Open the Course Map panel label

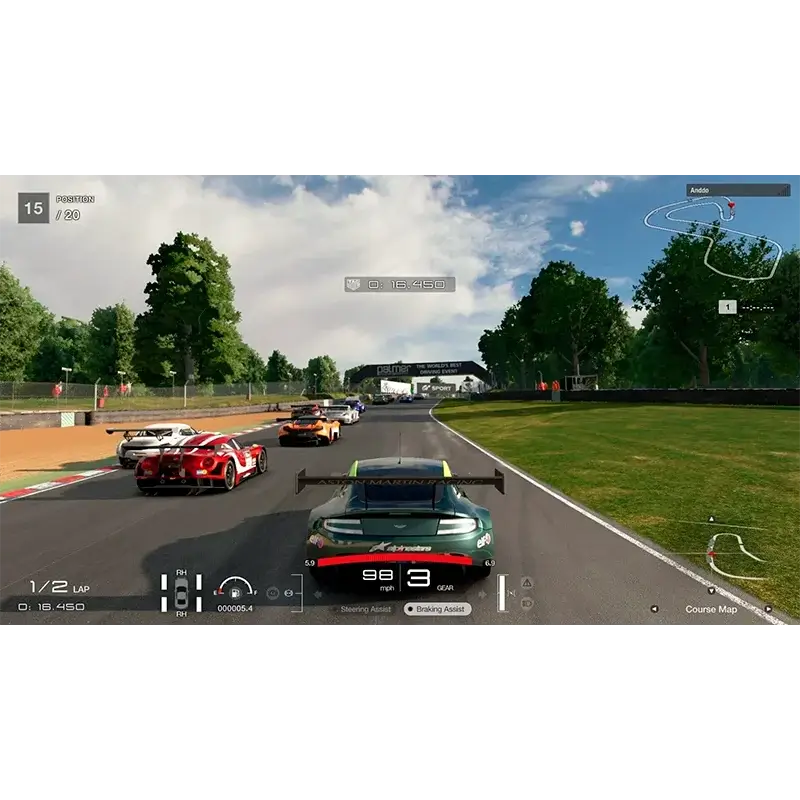(x=711, y=609)
